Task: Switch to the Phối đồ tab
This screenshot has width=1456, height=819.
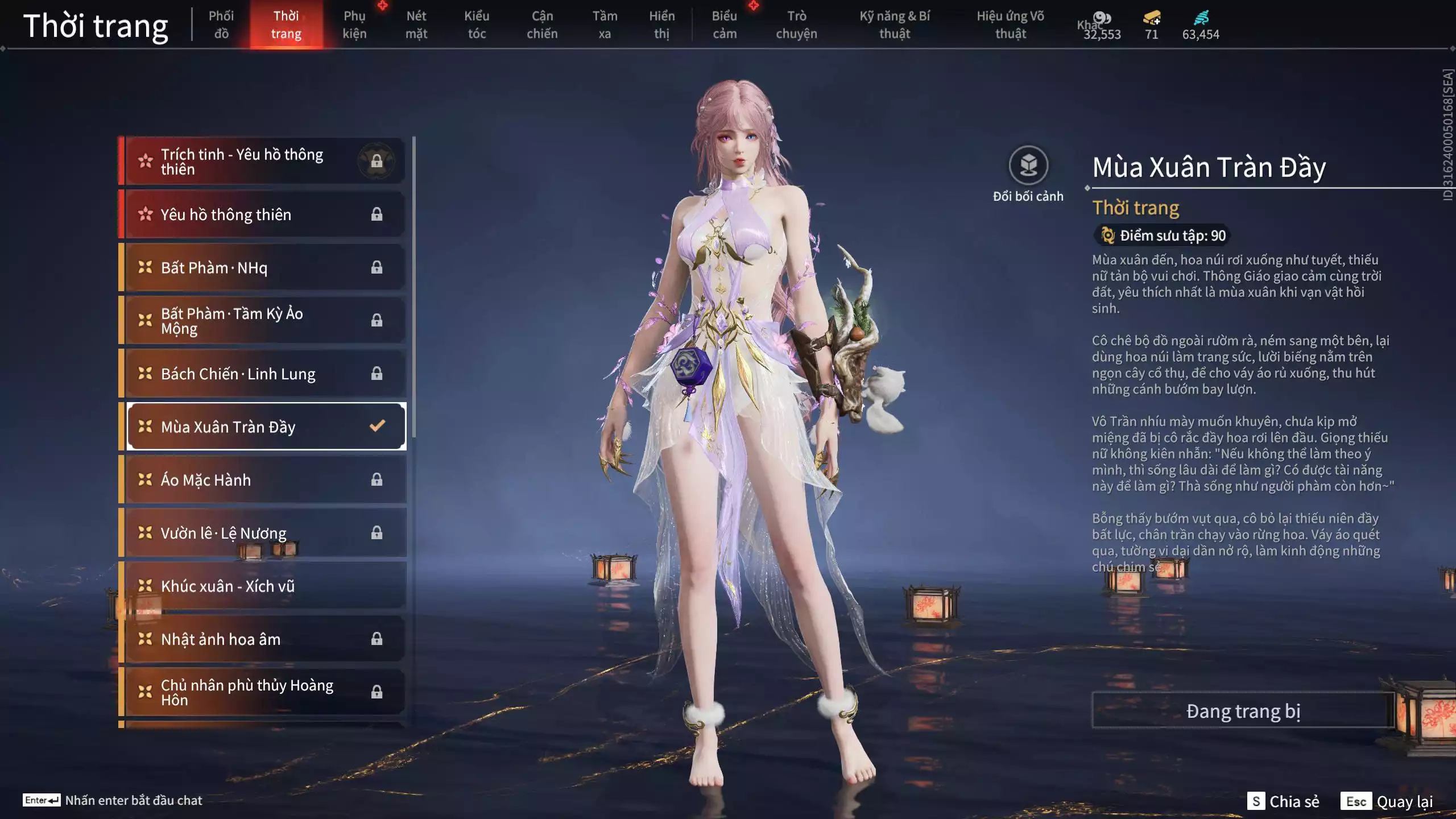Action: [221, 25]
